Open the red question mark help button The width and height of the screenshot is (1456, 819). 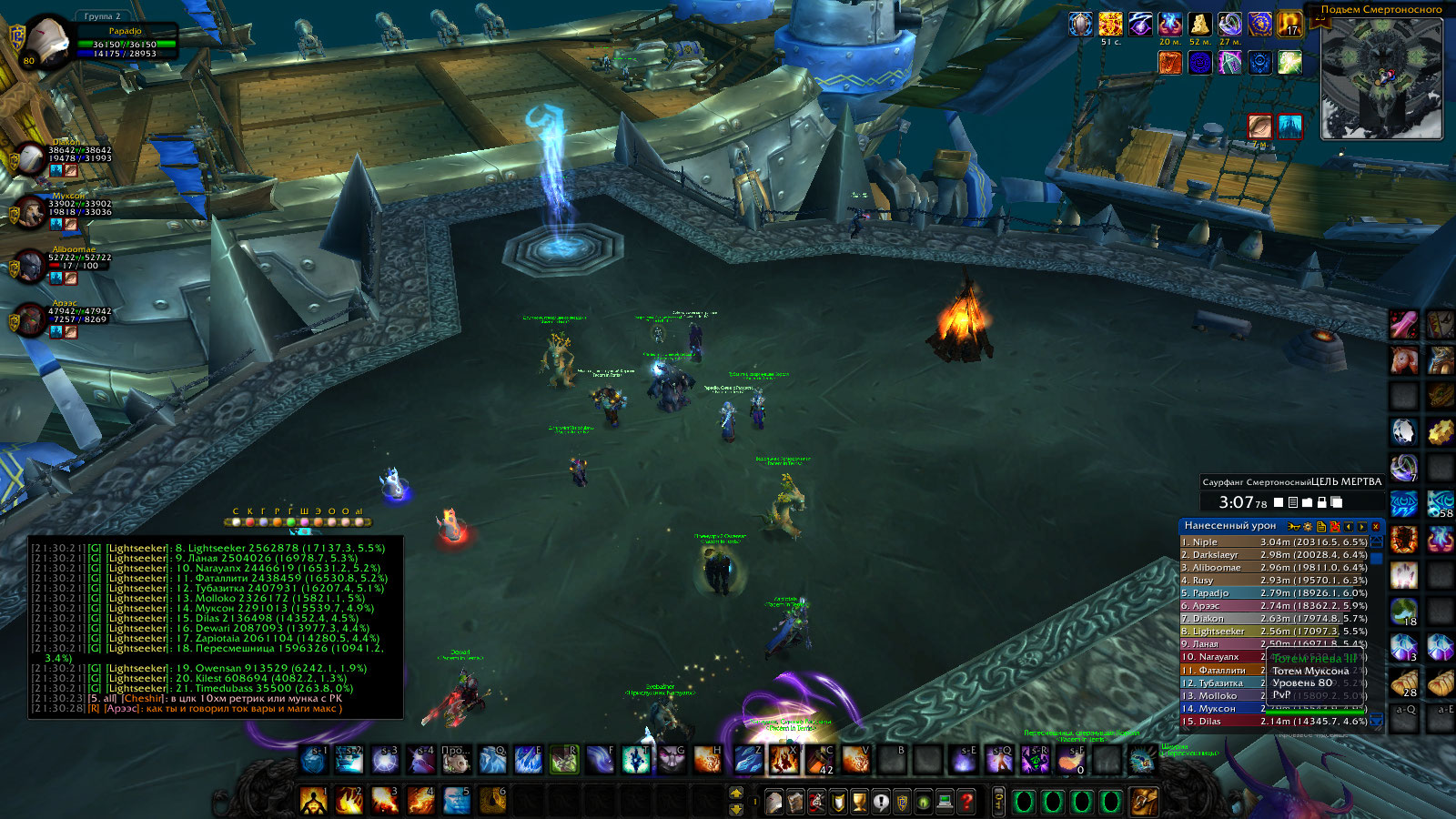tap(966, 802)
